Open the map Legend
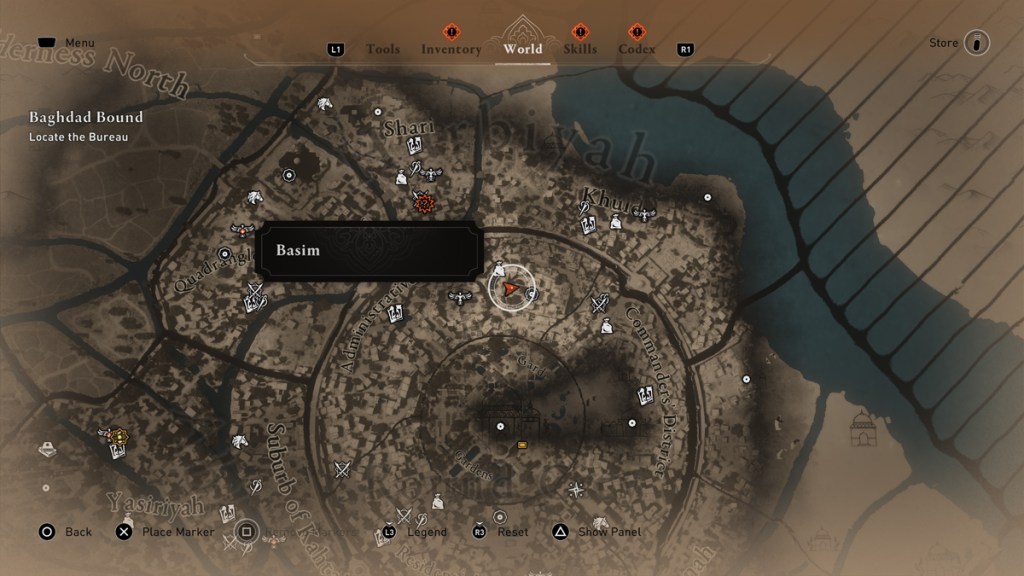The width and height of the screenshot is (1024, 576). point(426,532)
